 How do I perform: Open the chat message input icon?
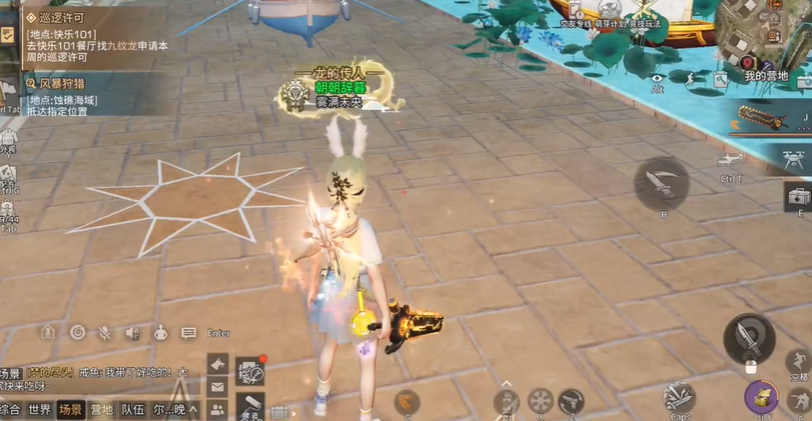click(x=188, y=333)
